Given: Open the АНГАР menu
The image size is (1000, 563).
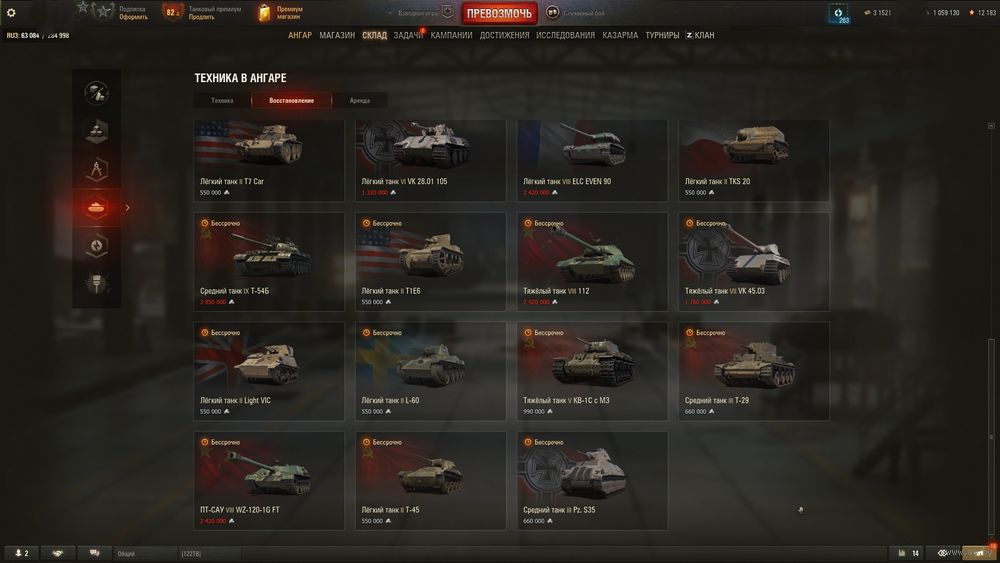Looking at the screenshot, I should [x=300, y=35].
